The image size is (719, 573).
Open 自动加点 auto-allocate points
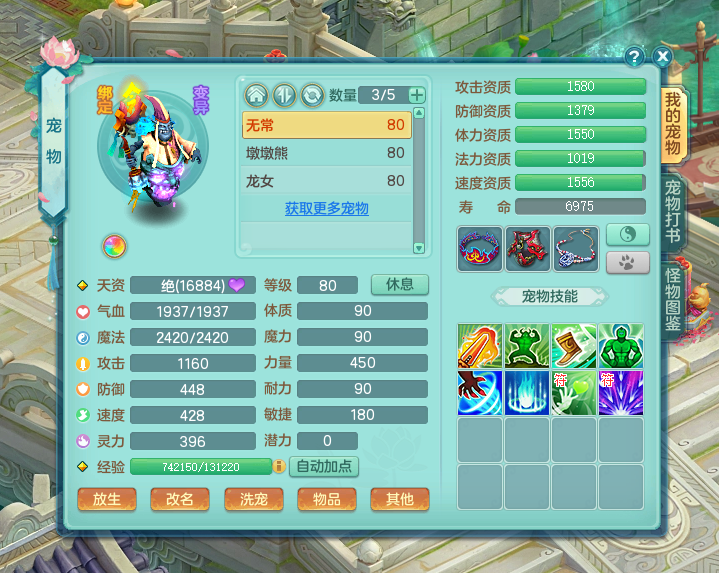tap(324, 466)
